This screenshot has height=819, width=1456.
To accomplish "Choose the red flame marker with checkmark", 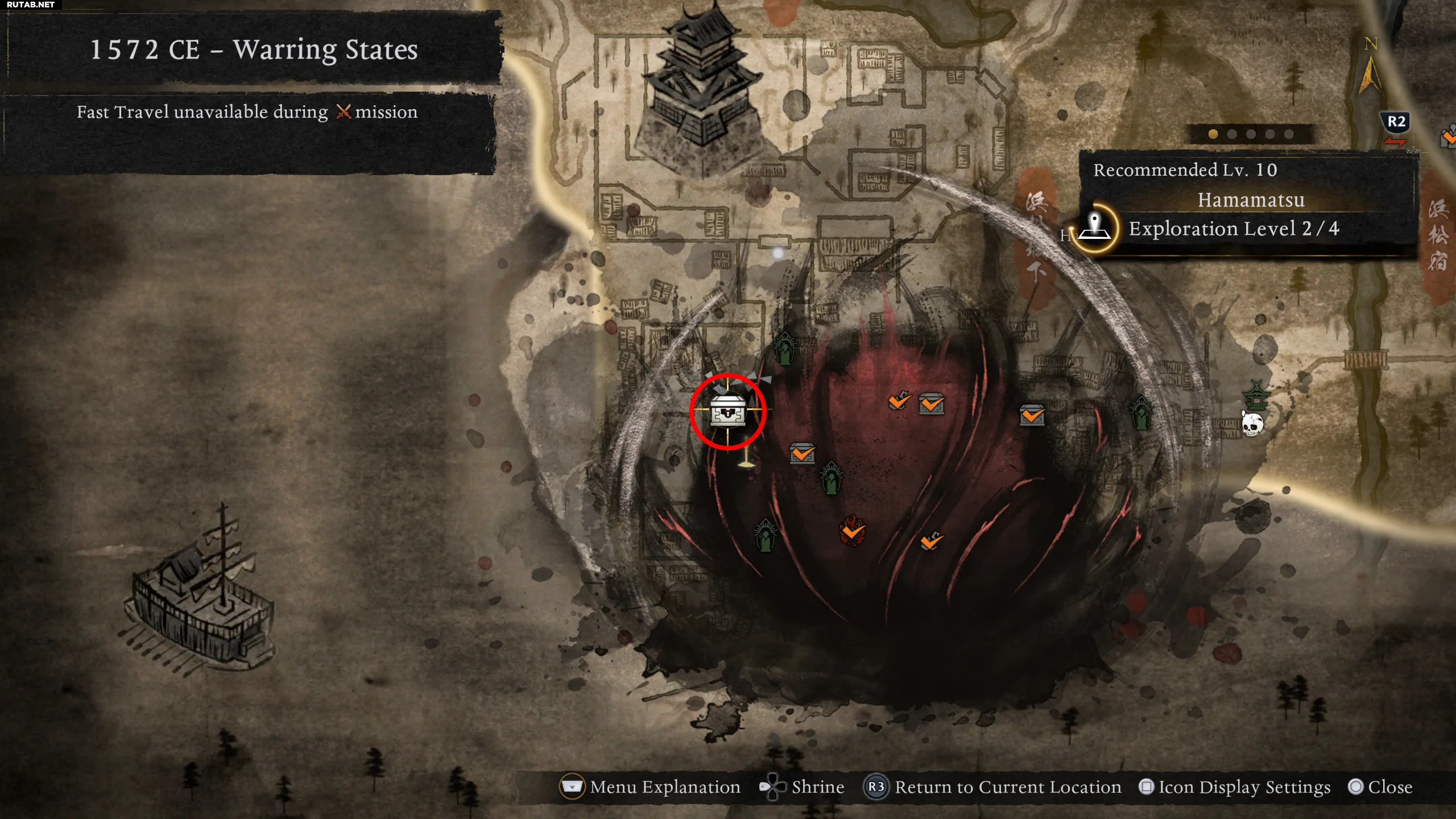I will coord(852,531).
